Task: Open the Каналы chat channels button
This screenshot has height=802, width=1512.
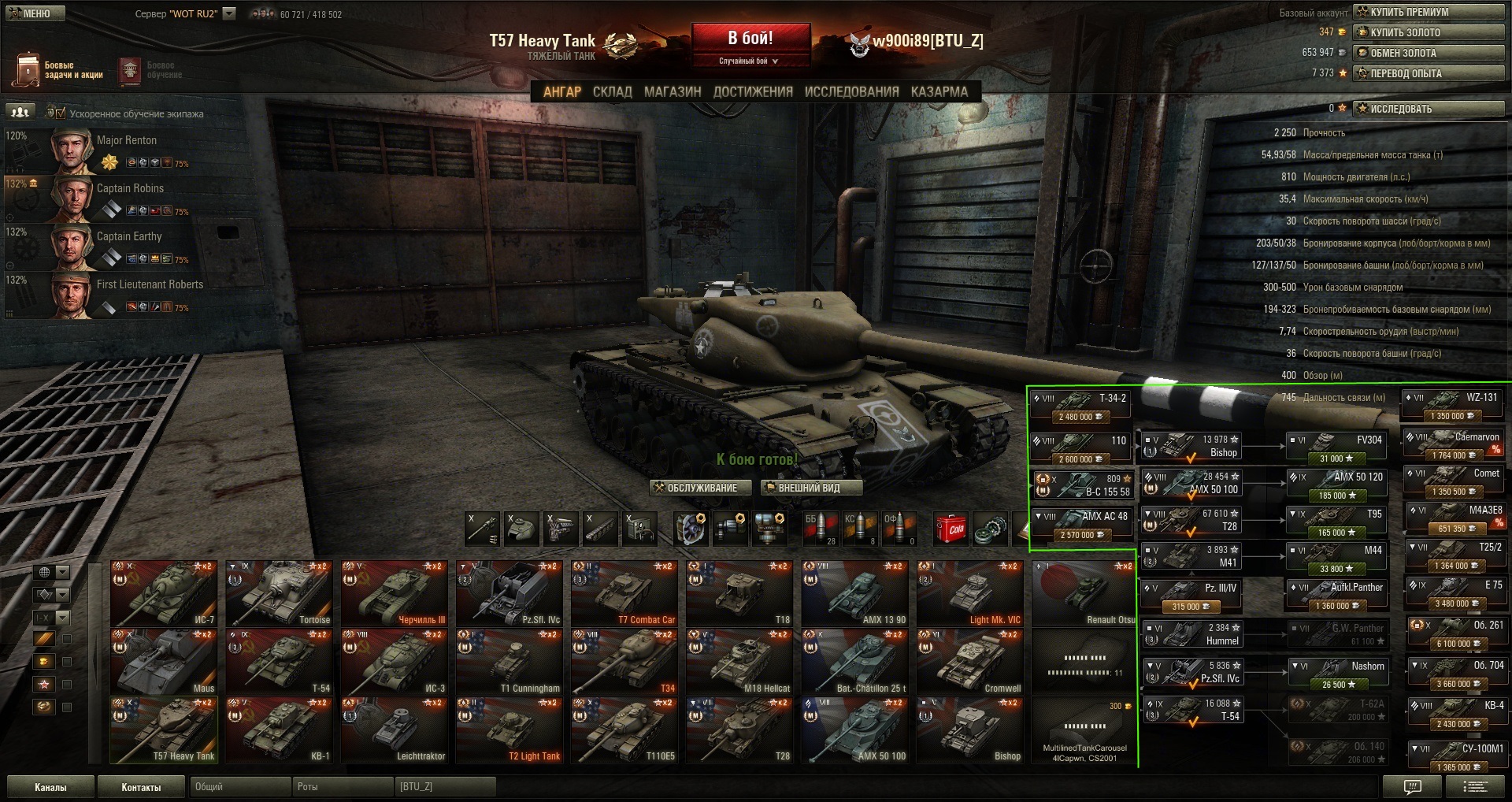Action: (50, 787)
